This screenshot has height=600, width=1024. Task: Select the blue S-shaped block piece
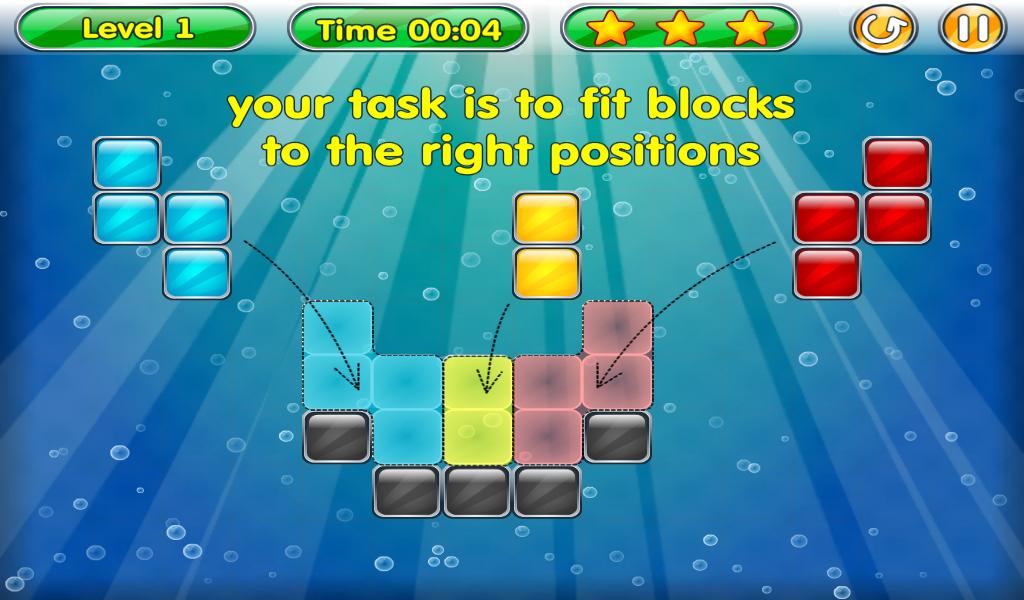(127, 218)
